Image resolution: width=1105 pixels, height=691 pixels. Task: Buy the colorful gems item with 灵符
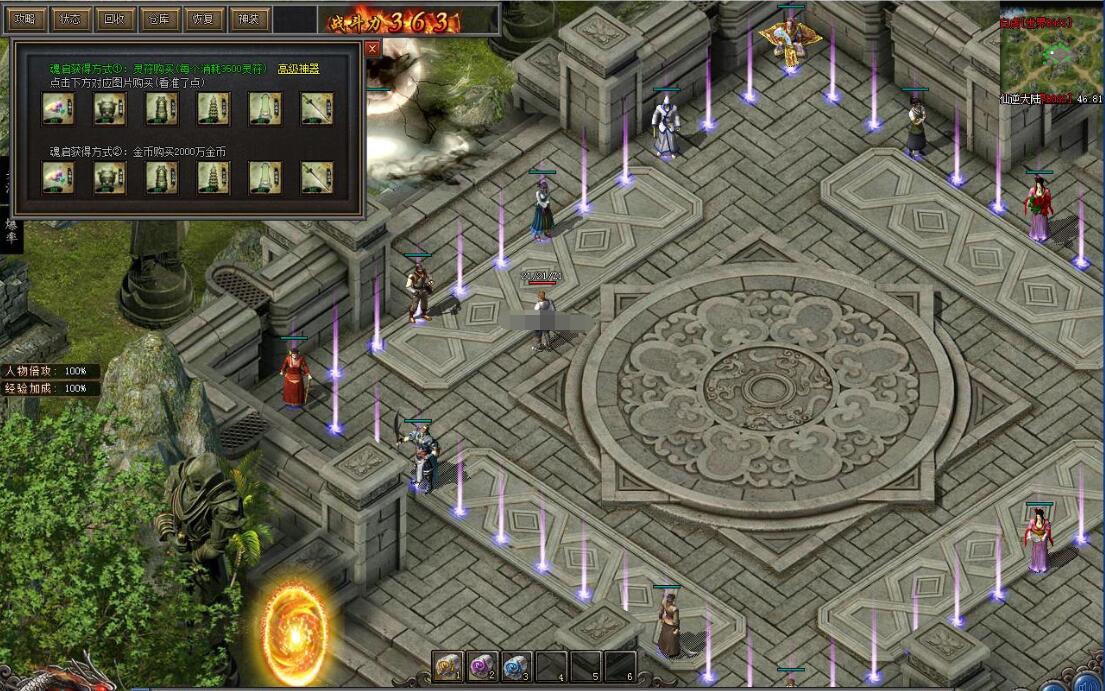[x=58, y=108]
